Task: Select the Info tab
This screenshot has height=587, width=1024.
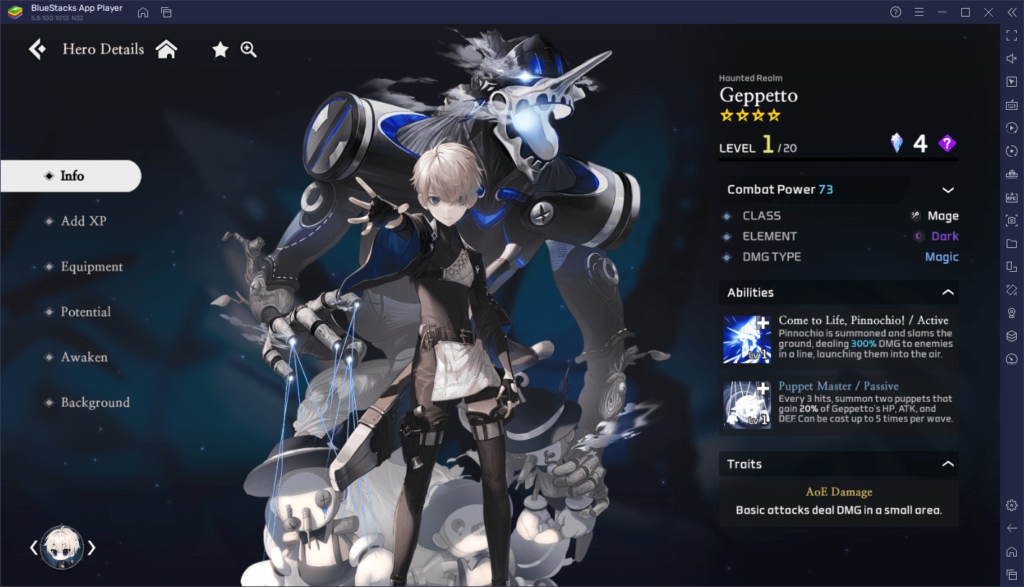Action: click(x=71, y=176)
